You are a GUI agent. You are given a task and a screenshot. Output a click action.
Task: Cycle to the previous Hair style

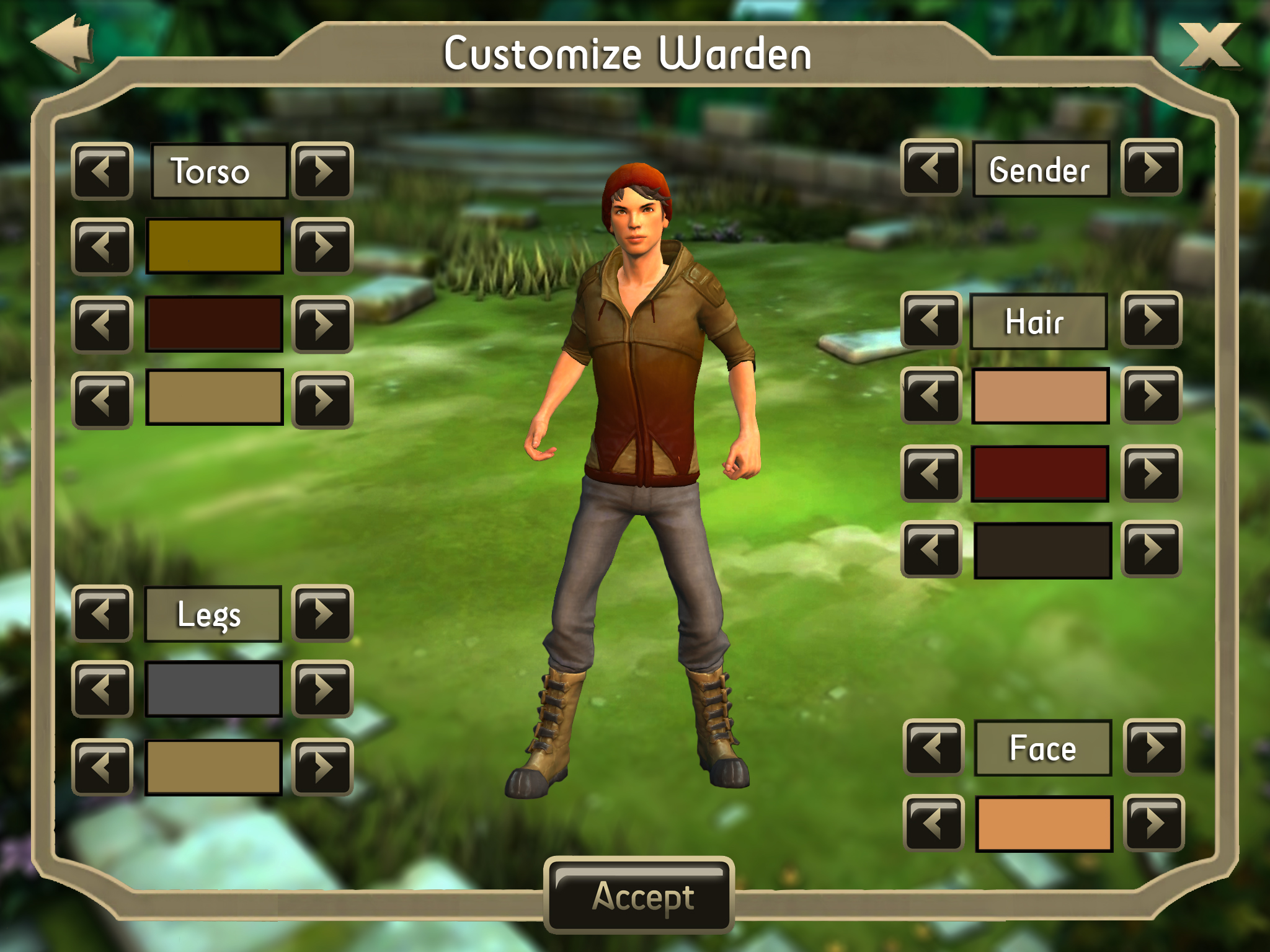pyautogui.click(x=931, y=320)
